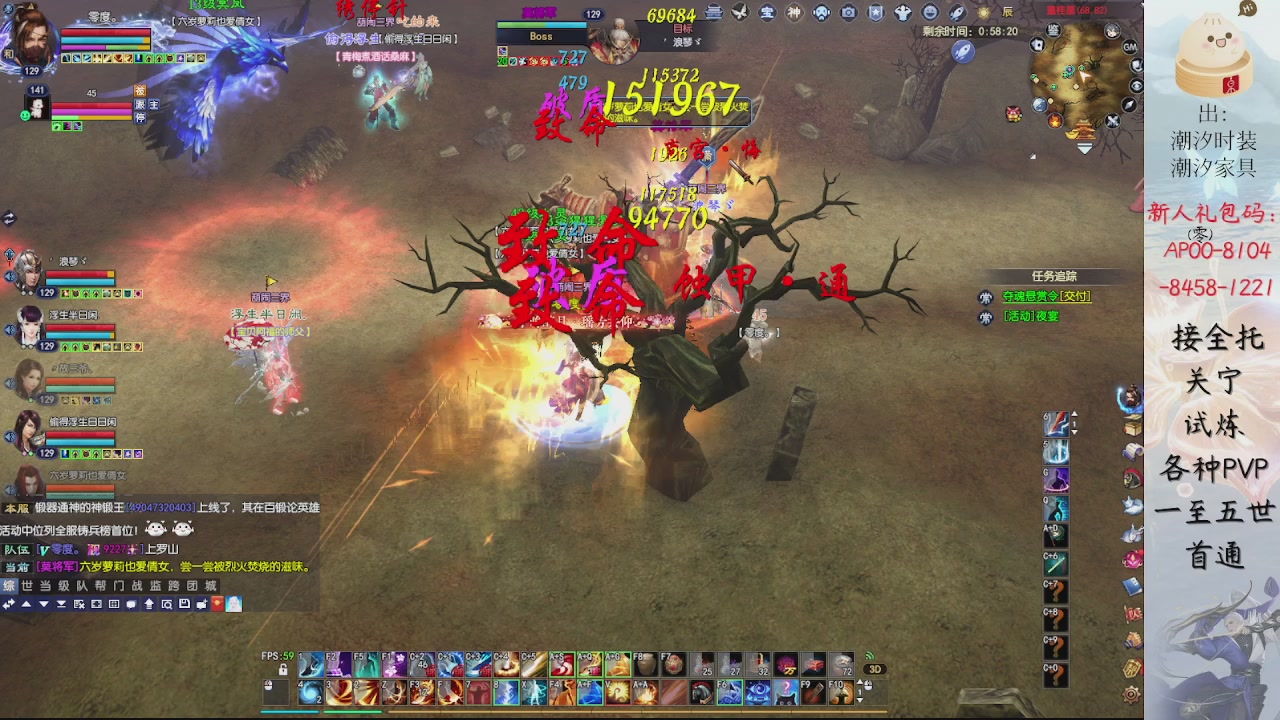The image size is (1280, 720).
Task: Toggle the hotbar padlock icon
Action: 283,670
